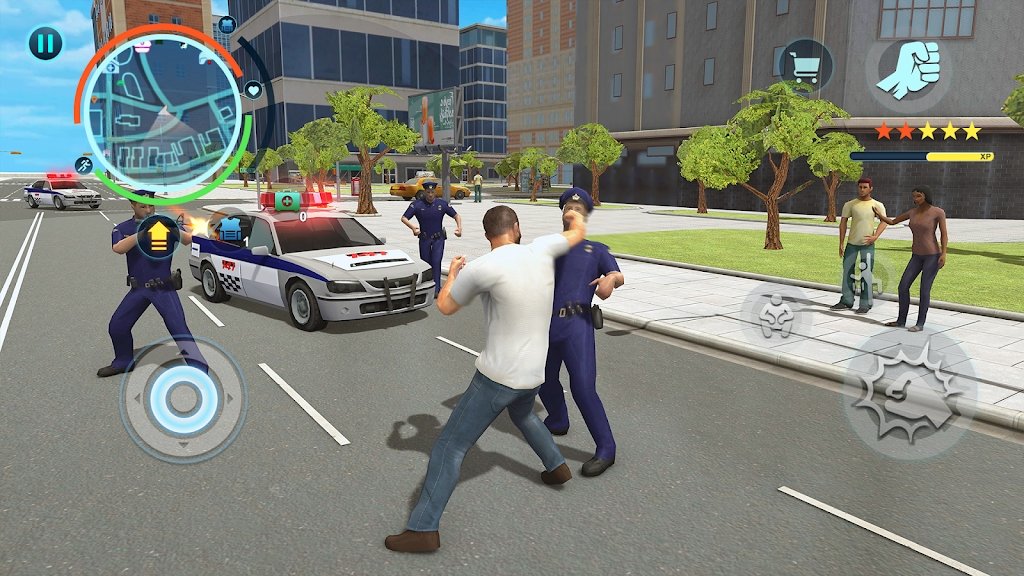Open the shopping cart store

(x=805, y=66)
